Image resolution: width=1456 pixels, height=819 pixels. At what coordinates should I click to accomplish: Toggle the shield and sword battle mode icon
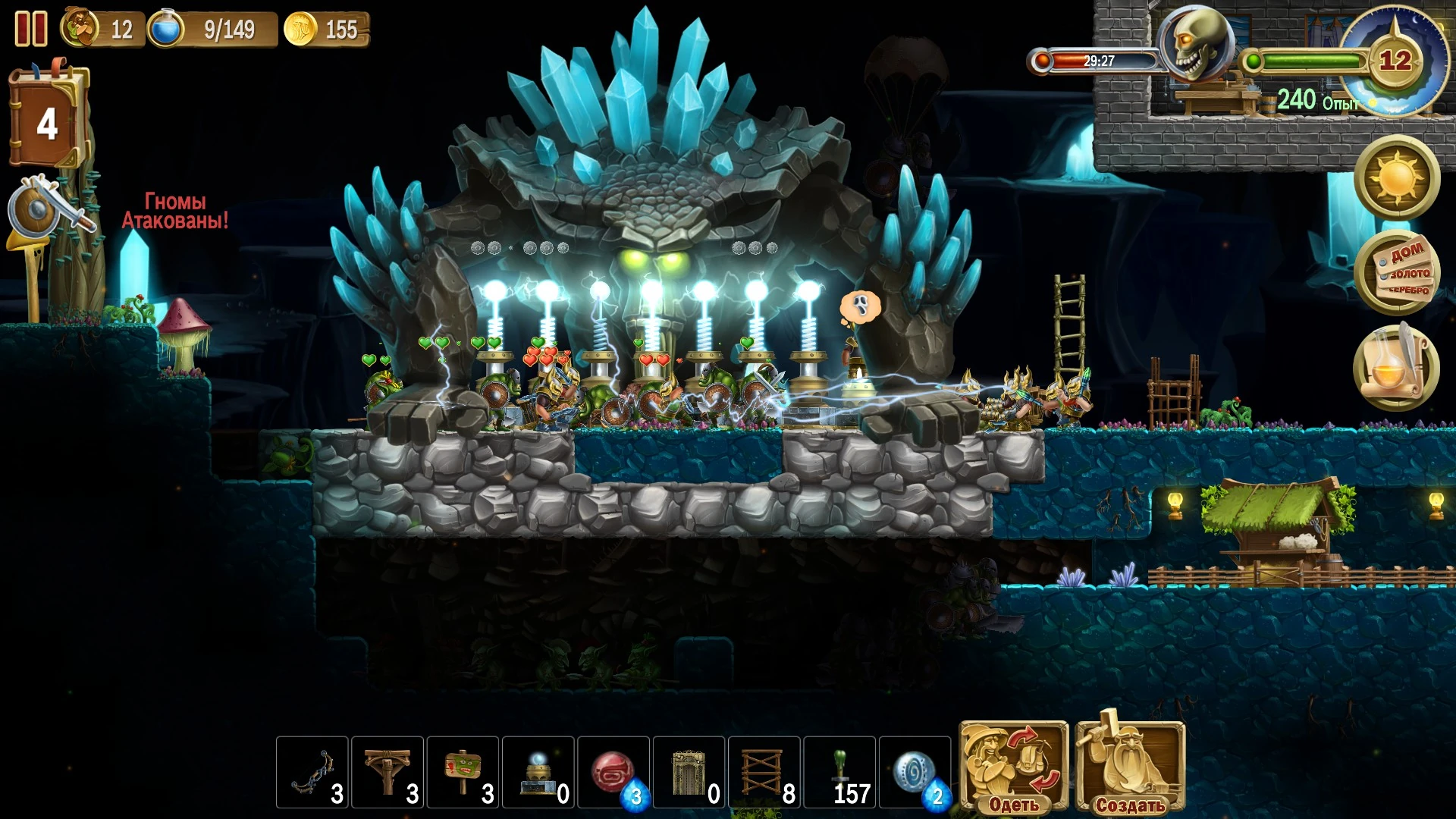(x=45, y=209)
